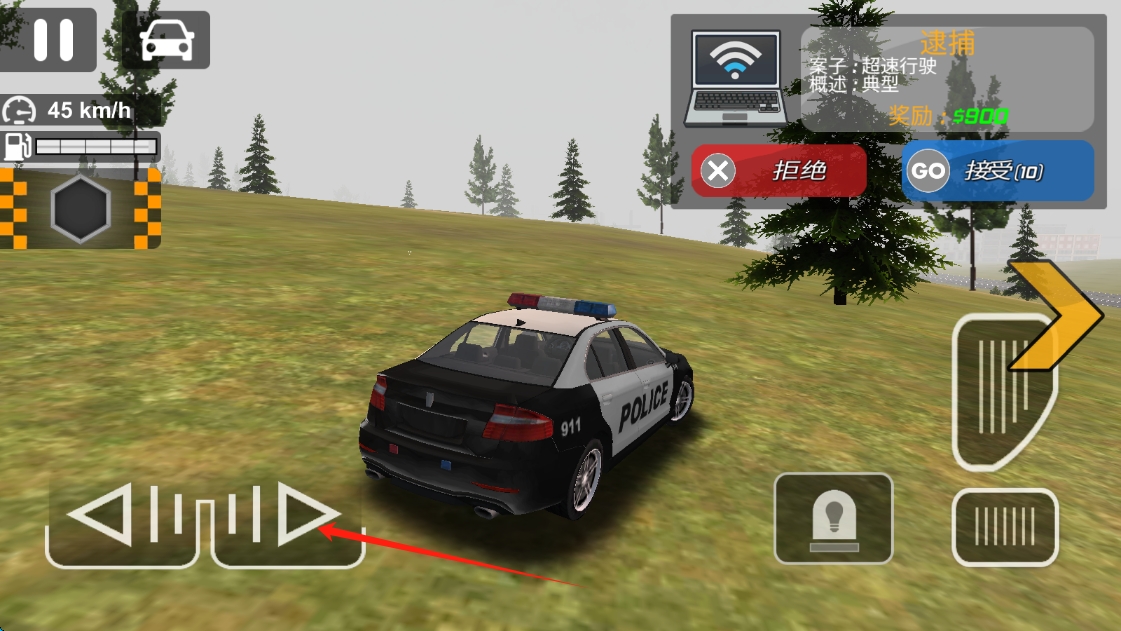
Task: Hit the brake pedal
Action: pyautogui.click(x=1004, y=526)
